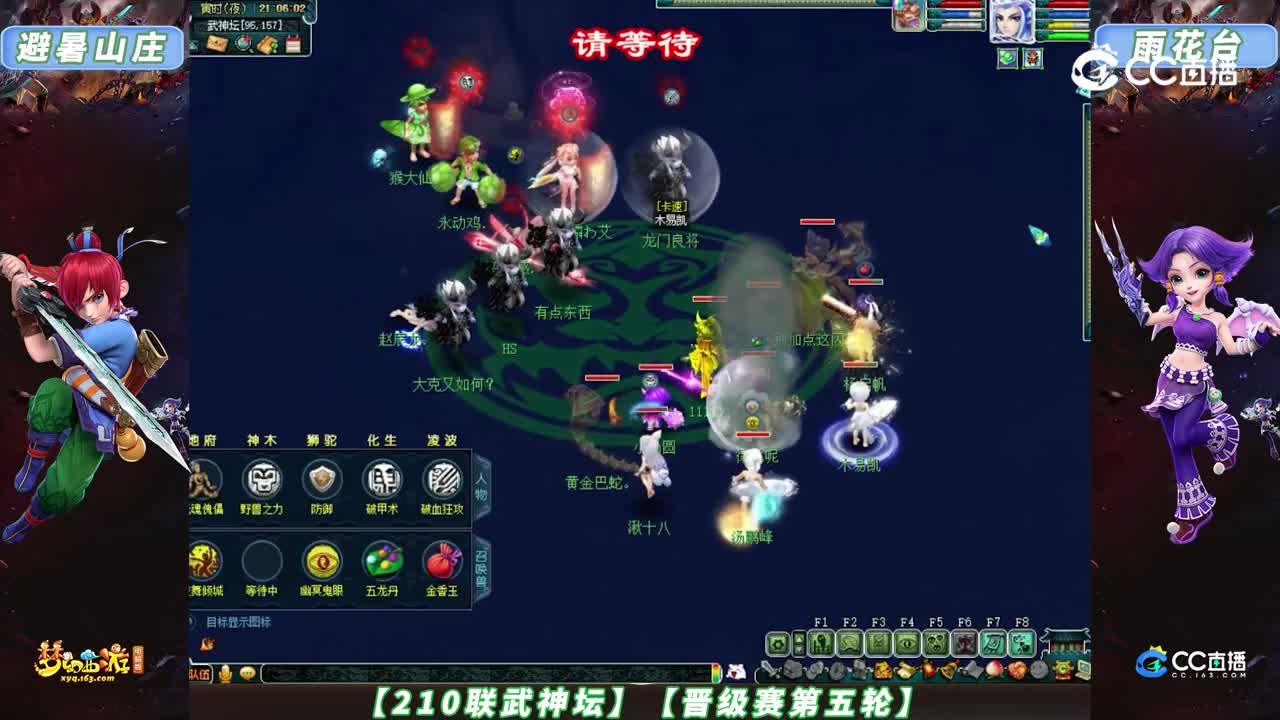Open the calendar activity icon near the minimap panel
1280x720 pixels.
[293, 44]
